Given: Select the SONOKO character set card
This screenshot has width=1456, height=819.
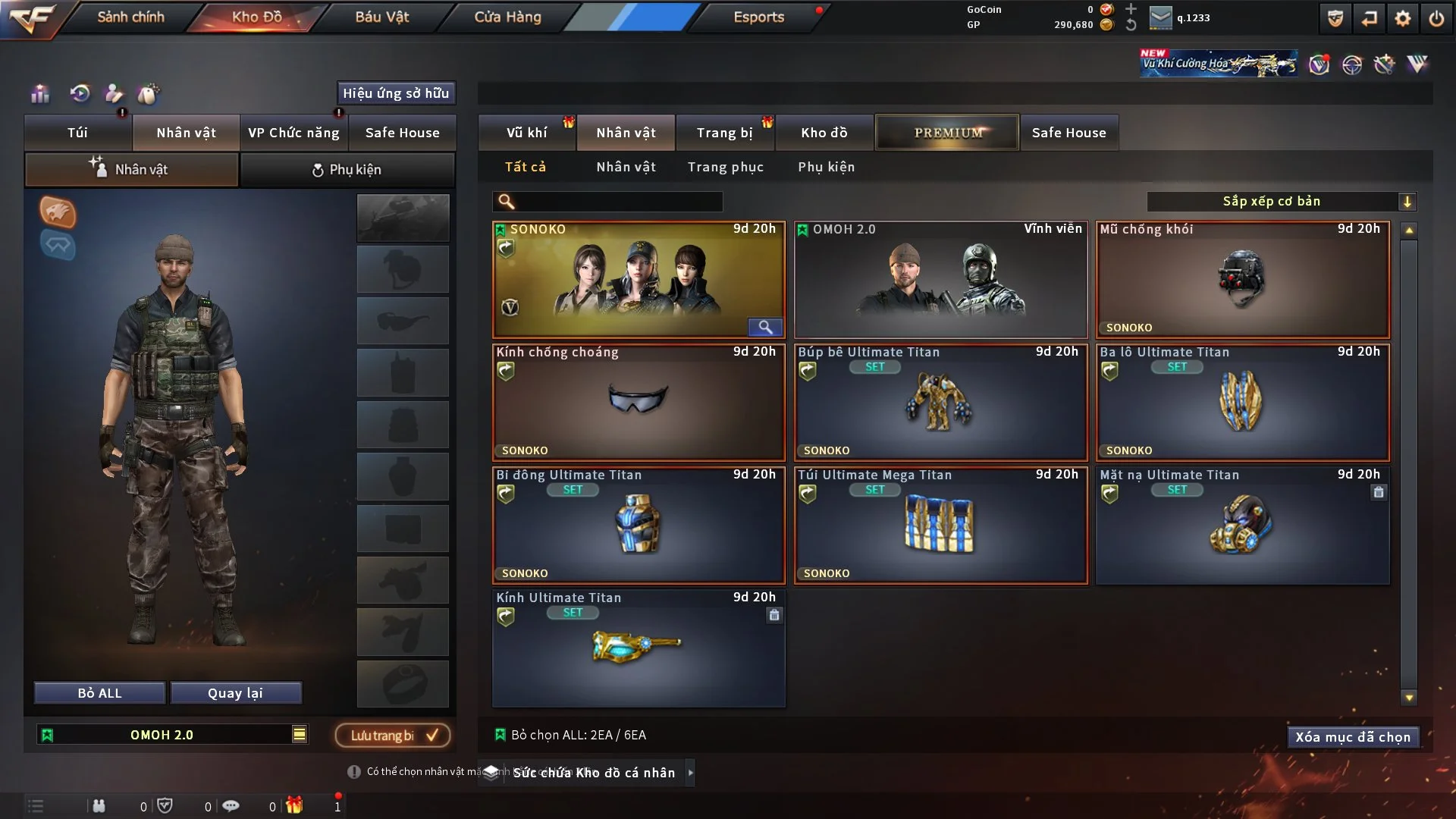Looking at the screenshot, I should (639, 280).
